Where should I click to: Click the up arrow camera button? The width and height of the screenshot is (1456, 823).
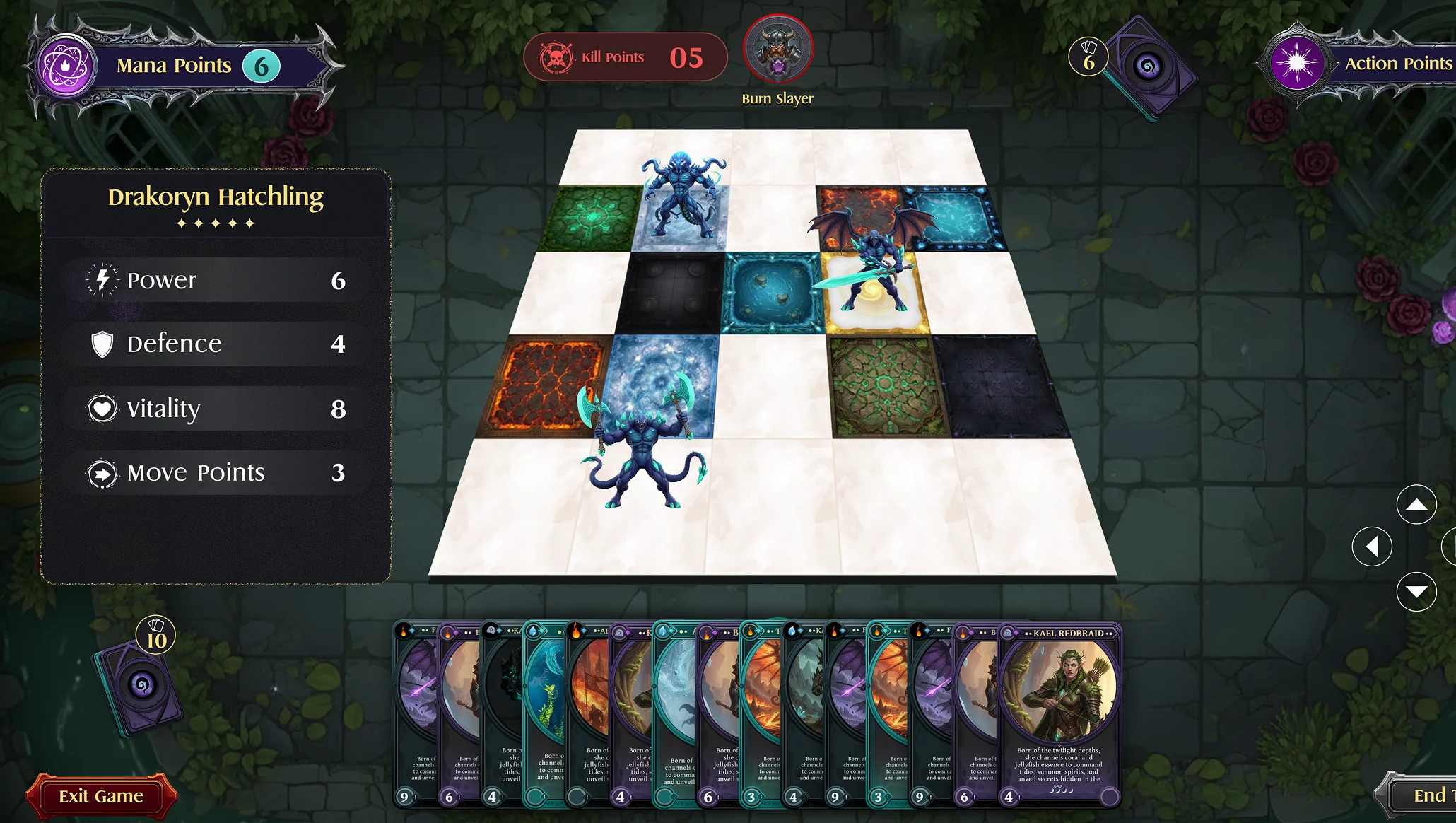(1416, 505)
